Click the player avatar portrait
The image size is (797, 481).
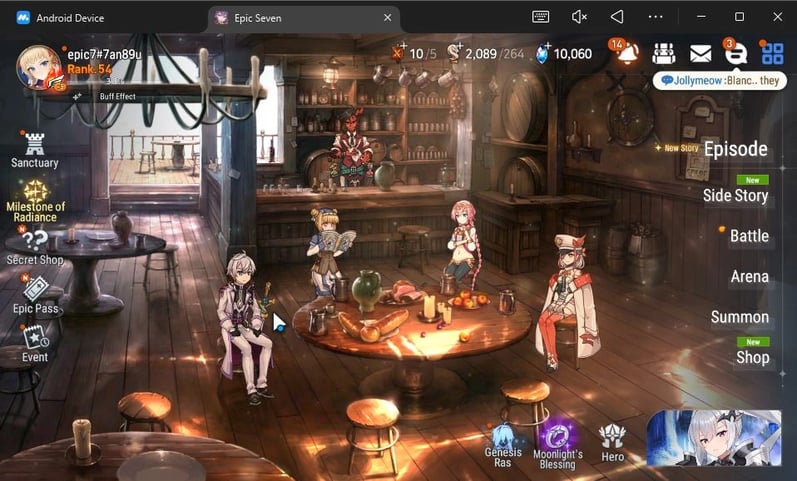tap(40, 67)
